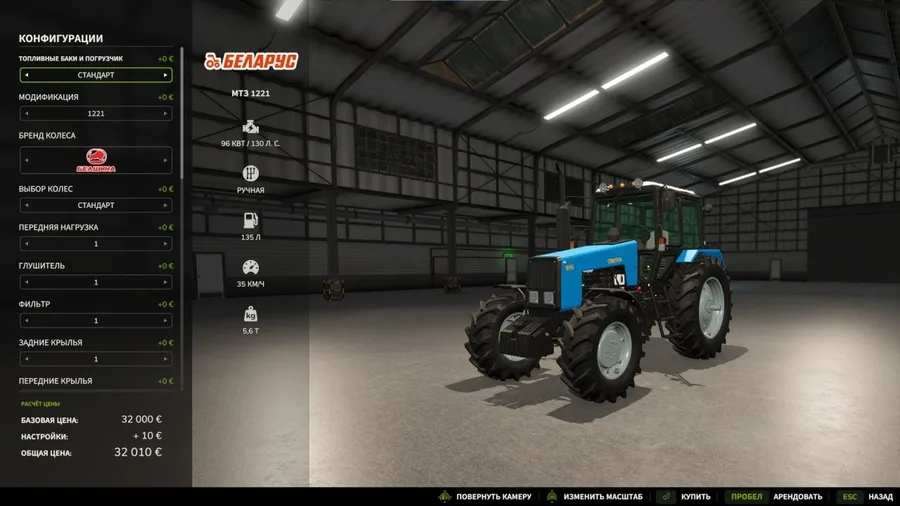Increase the Передняя нагрузка option

point(165,244)
